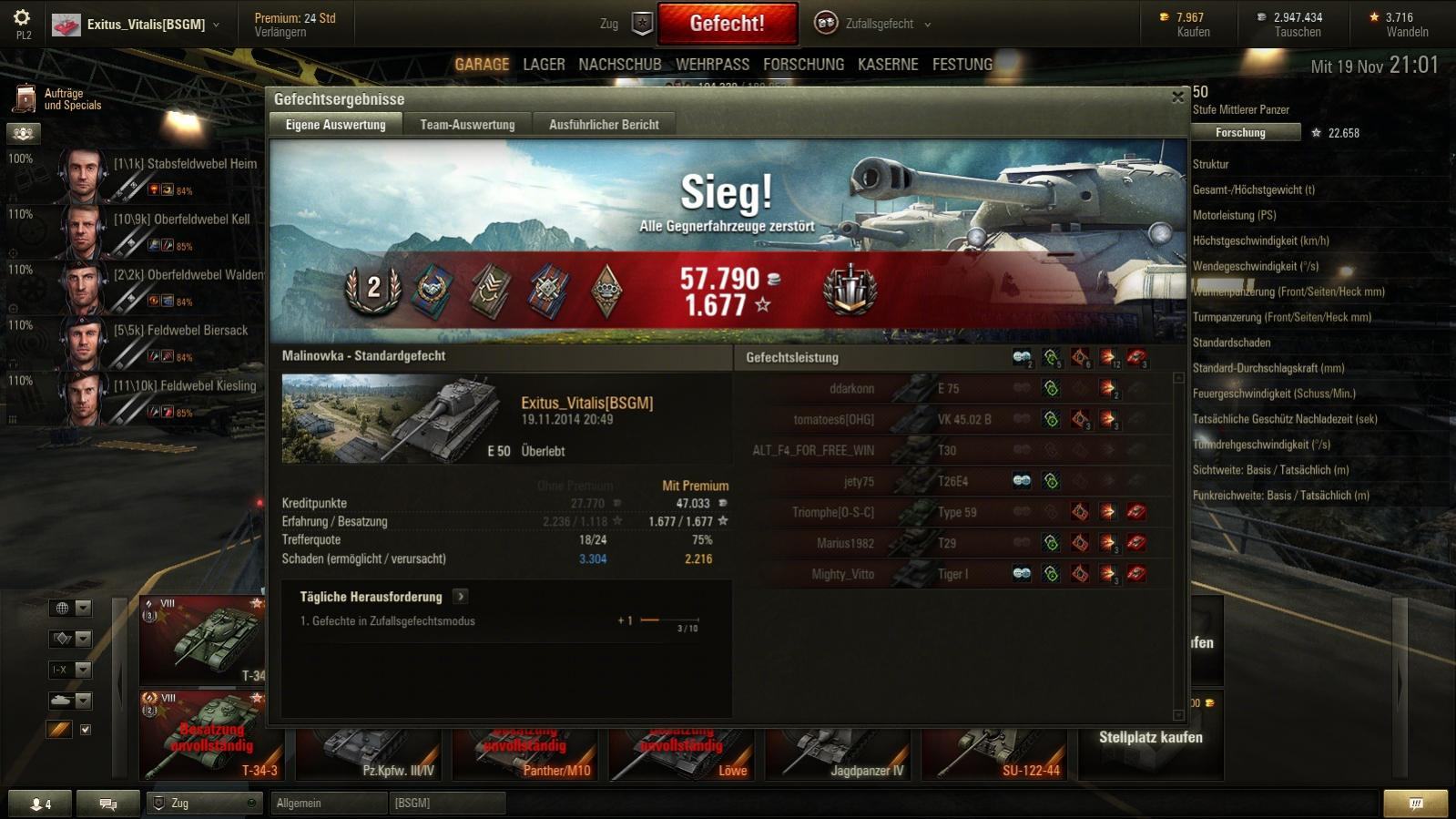Image resolution: width=1456 pixels, height=819 pixels.
Task: Close the Gefechtsergebnisse results window
Action: tap(1177, 97)
